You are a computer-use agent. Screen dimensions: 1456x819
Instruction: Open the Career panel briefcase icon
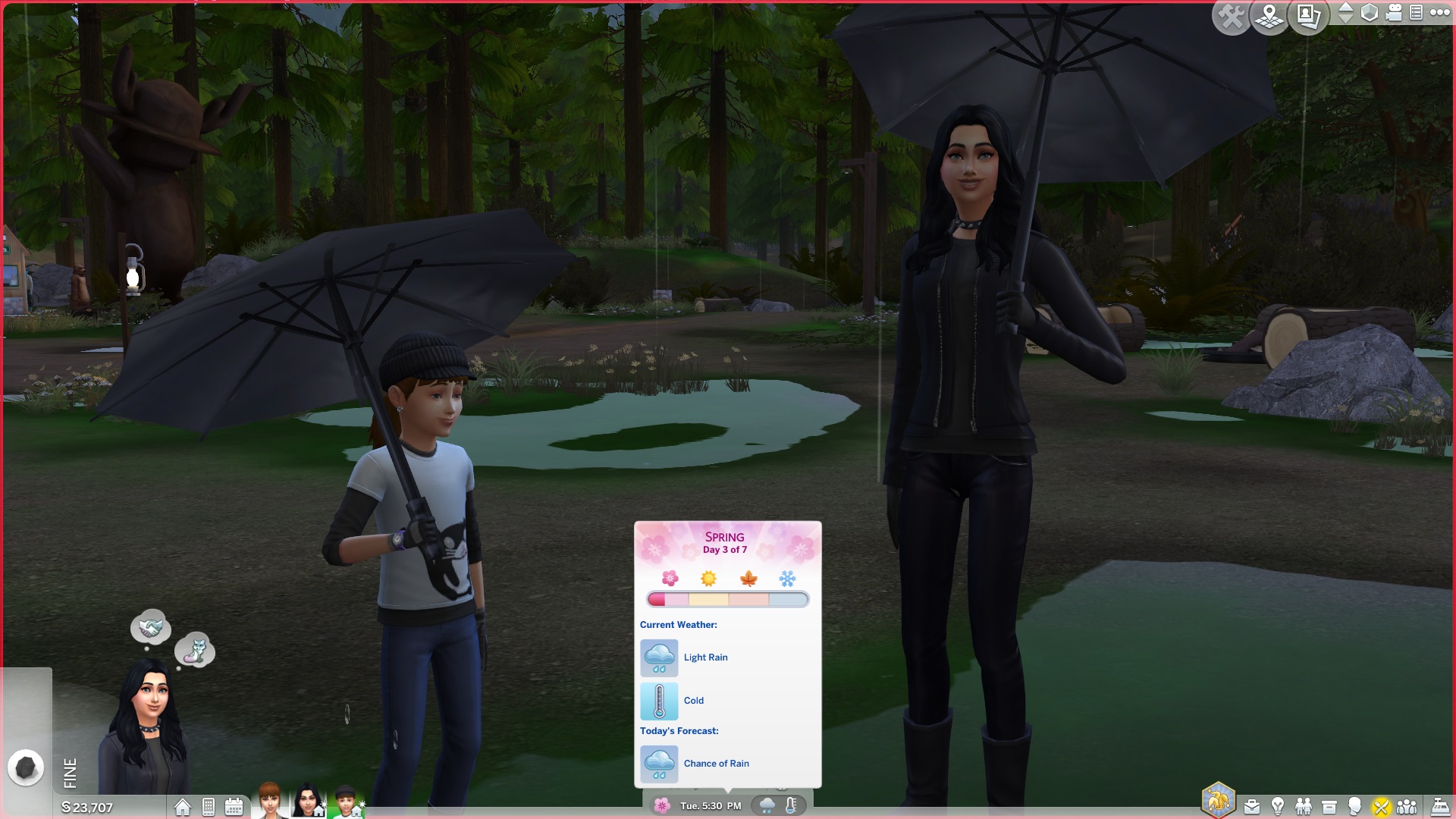click(1252, 805)
